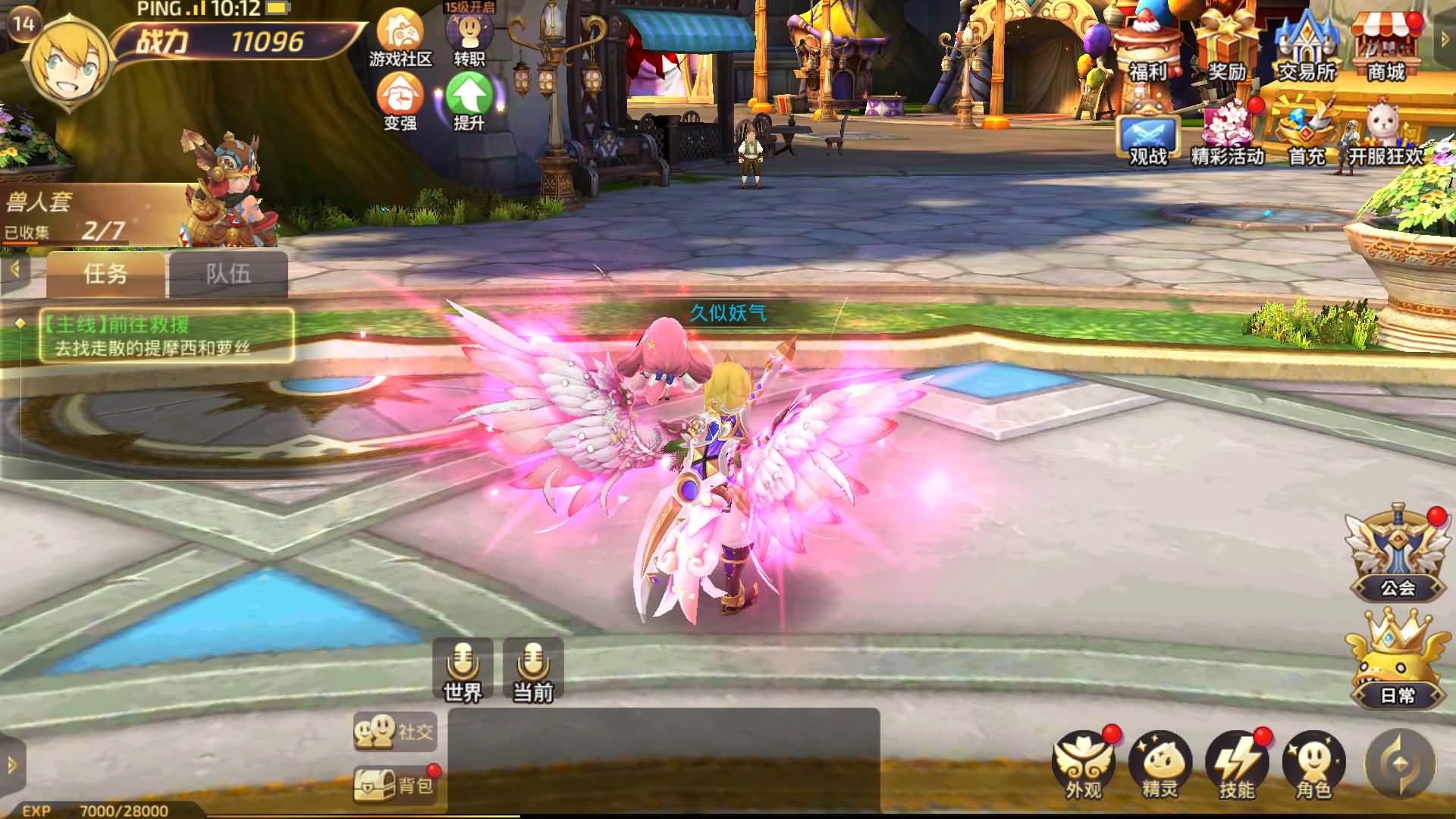Switch to the 队伍 team tab
Viewport: 1456px width, 819px height.
[228, 274]
